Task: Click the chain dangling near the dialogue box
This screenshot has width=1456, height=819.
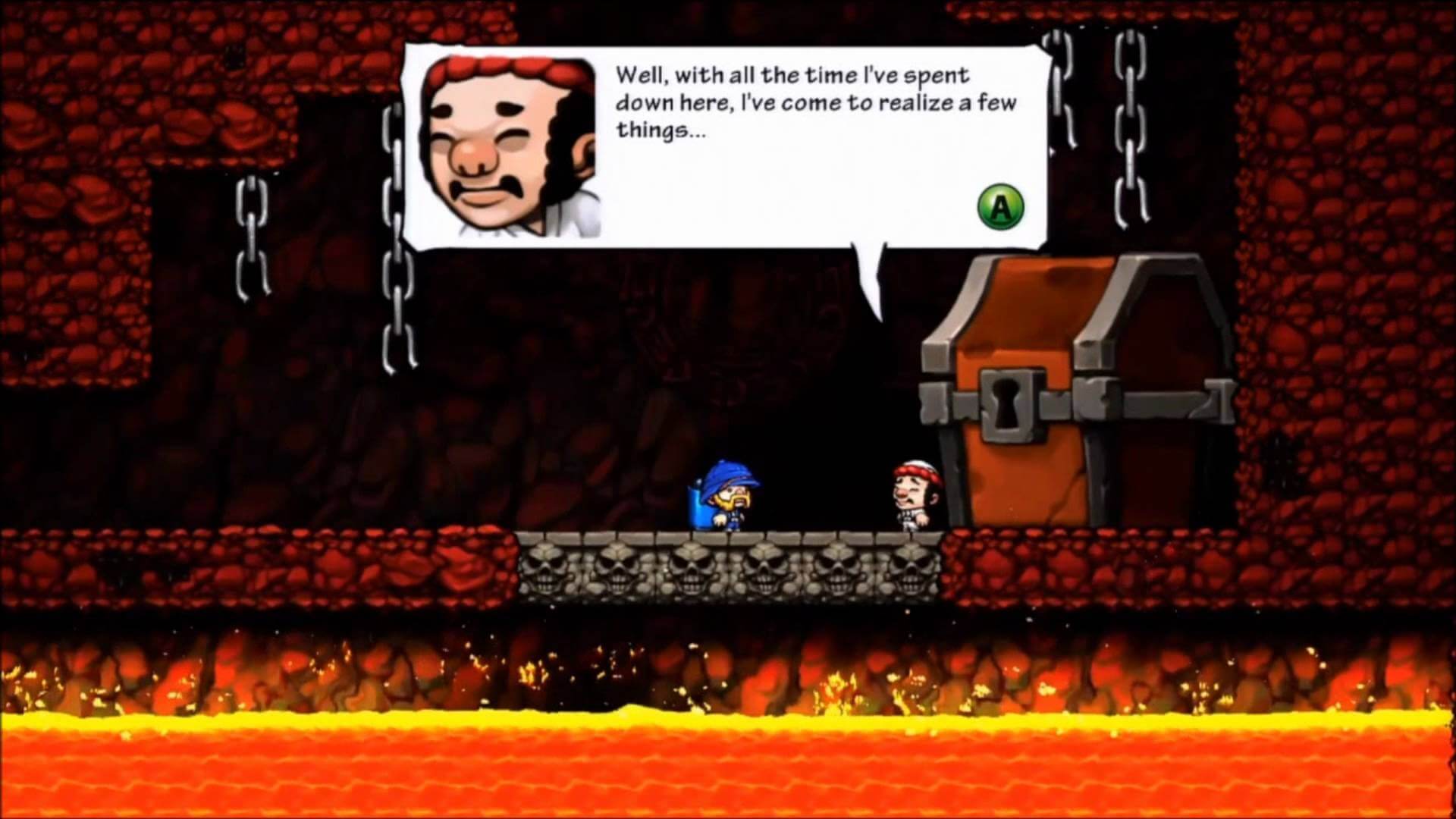Action: [398, 303]
